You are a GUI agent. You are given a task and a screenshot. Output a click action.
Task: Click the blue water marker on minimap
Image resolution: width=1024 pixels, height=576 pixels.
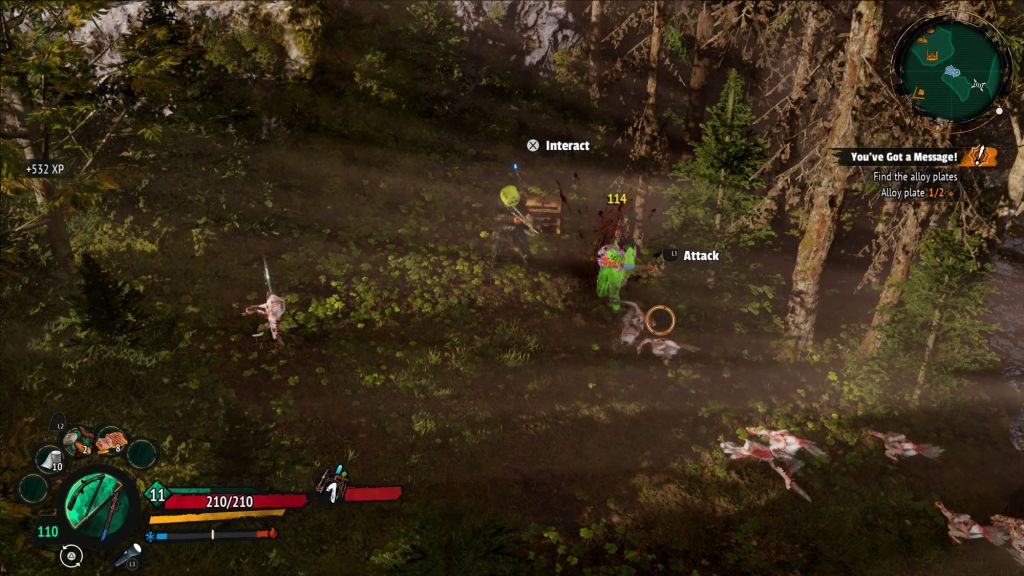952,73
